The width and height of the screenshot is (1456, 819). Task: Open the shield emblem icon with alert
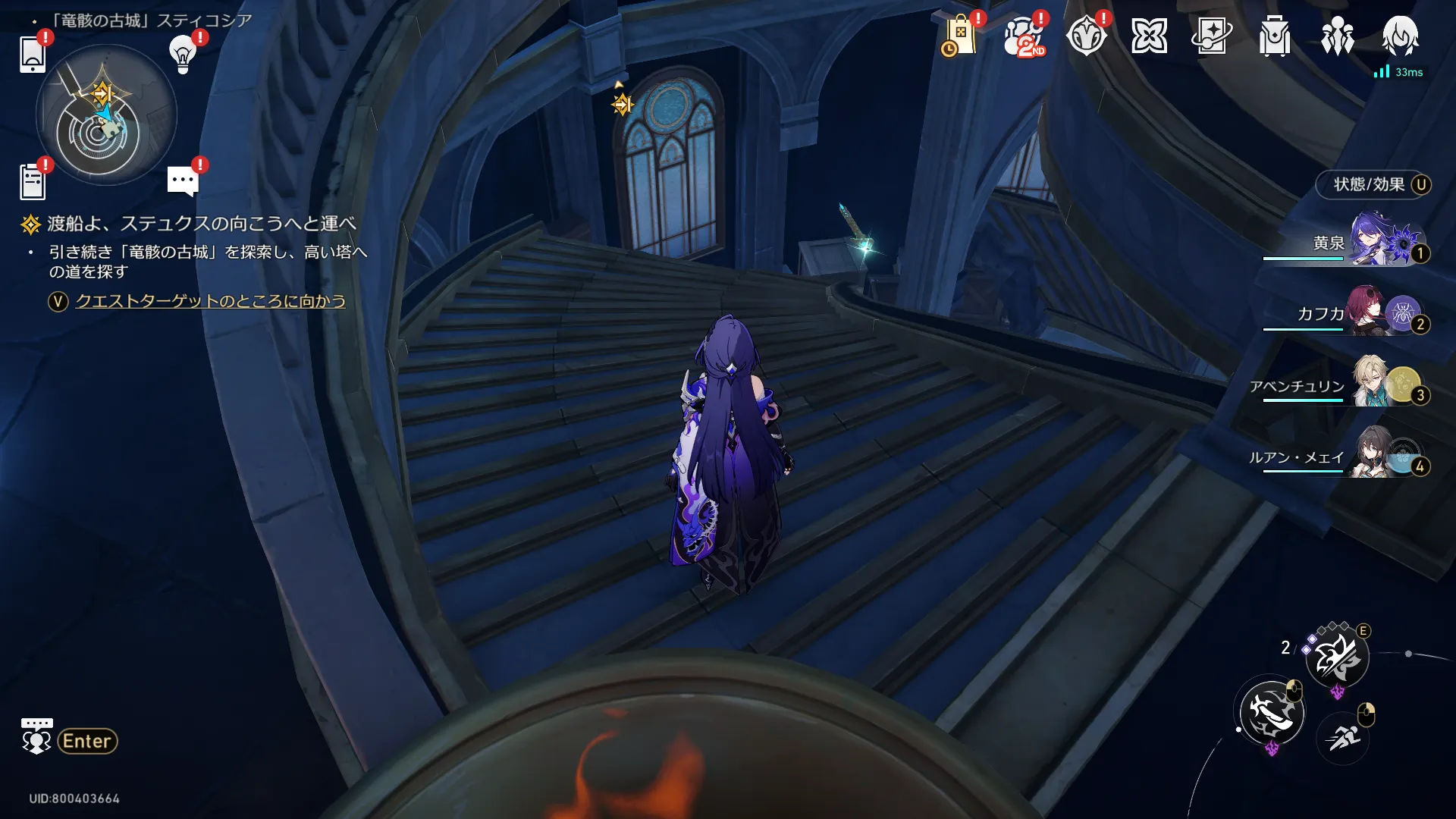(1086, 36)
